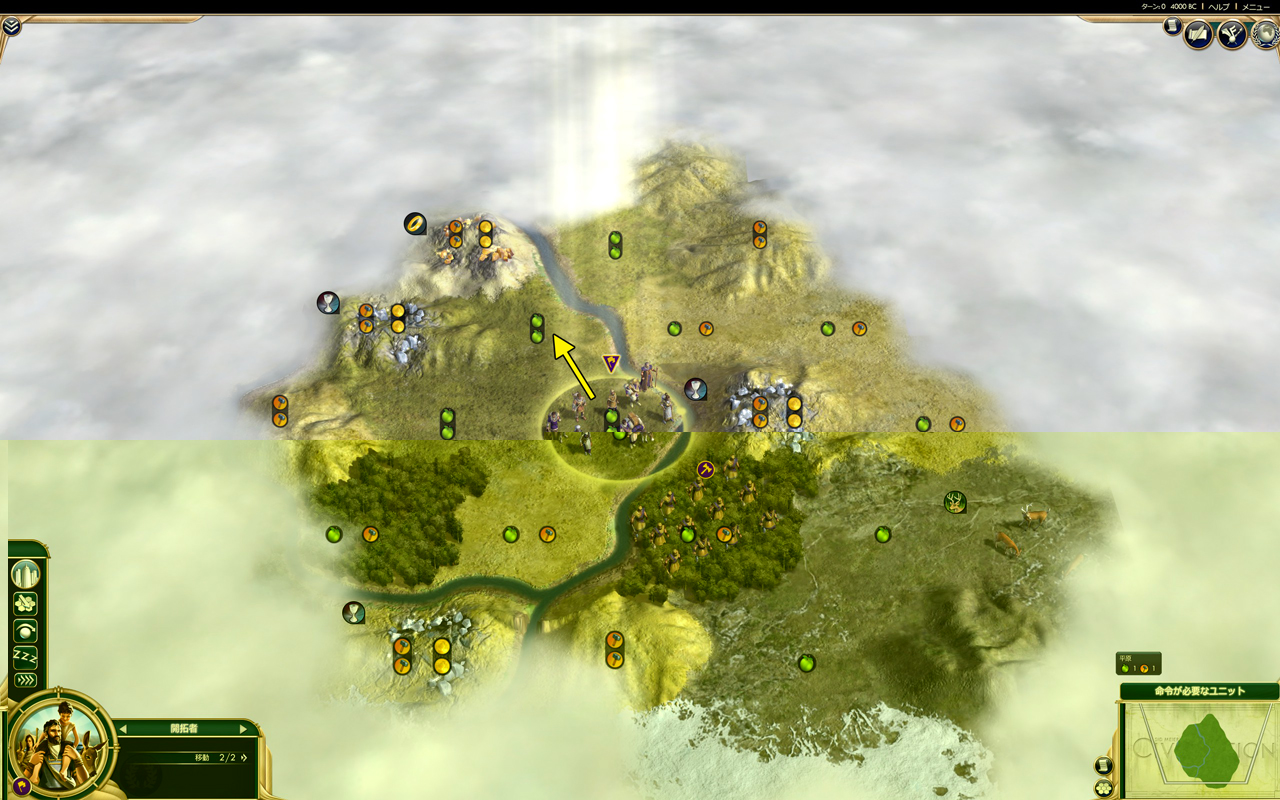
Task: Cycle to the next unit arrow
Action: (x=243, y=729)
